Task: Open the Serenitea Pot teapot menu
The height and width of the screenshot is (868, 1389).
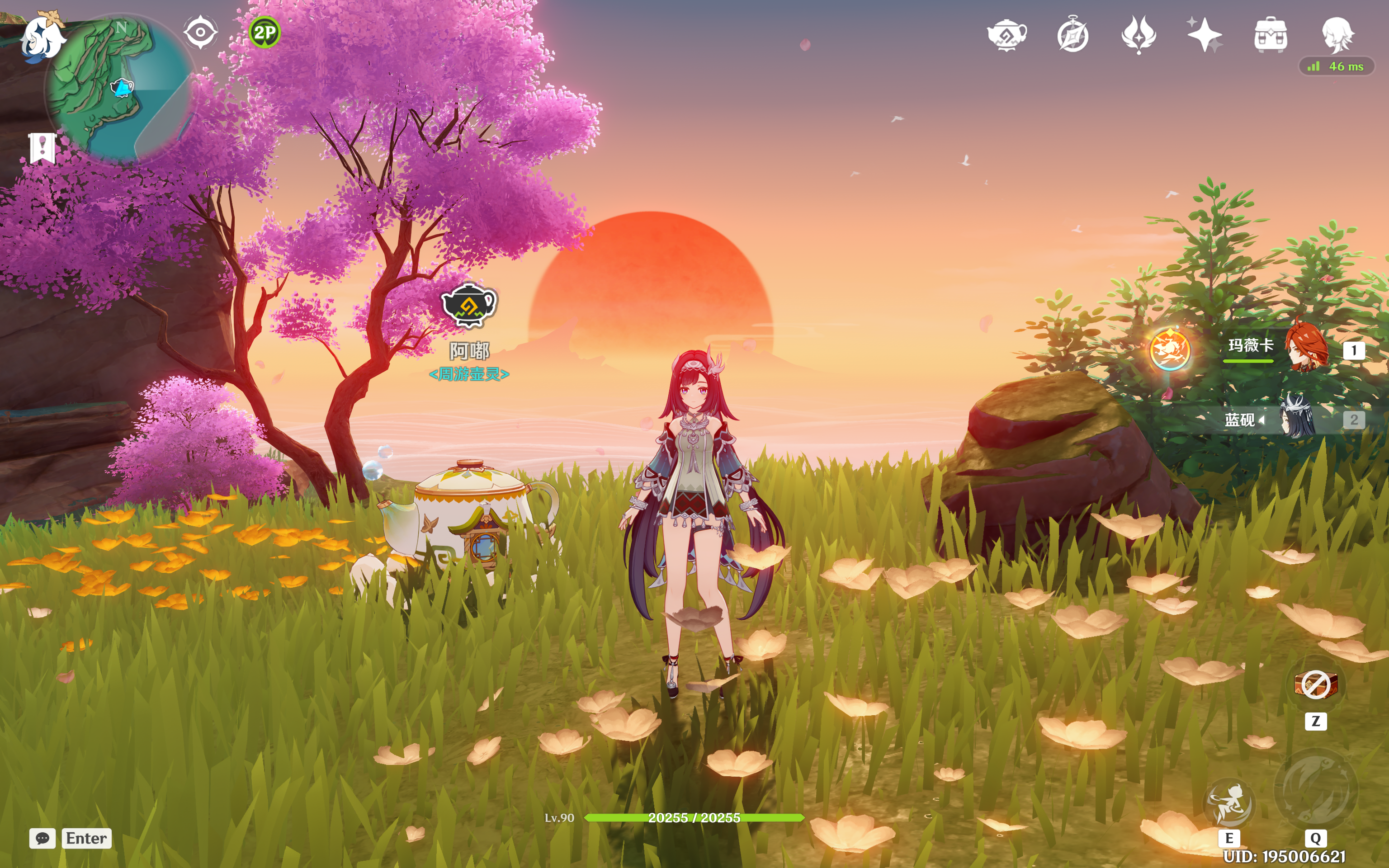Action: tap(1007, 35)
